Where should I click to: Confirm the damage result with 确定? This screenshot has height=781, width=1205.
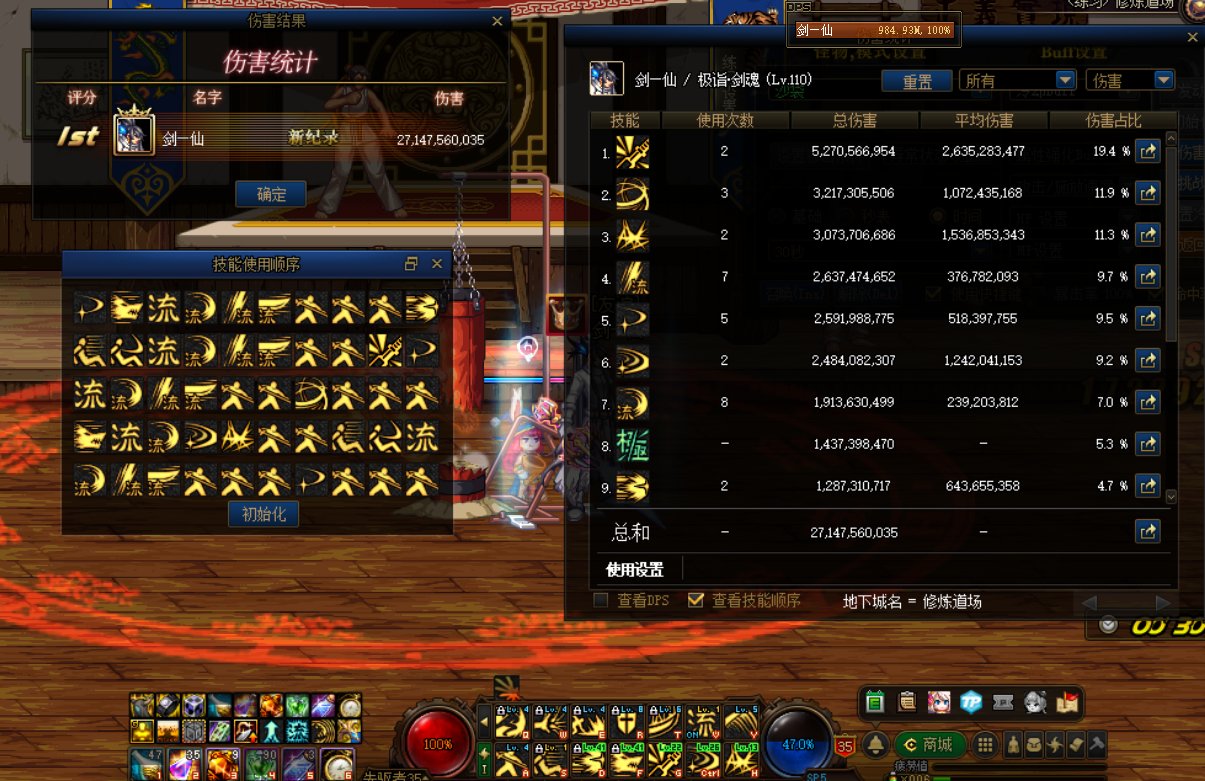271,195
